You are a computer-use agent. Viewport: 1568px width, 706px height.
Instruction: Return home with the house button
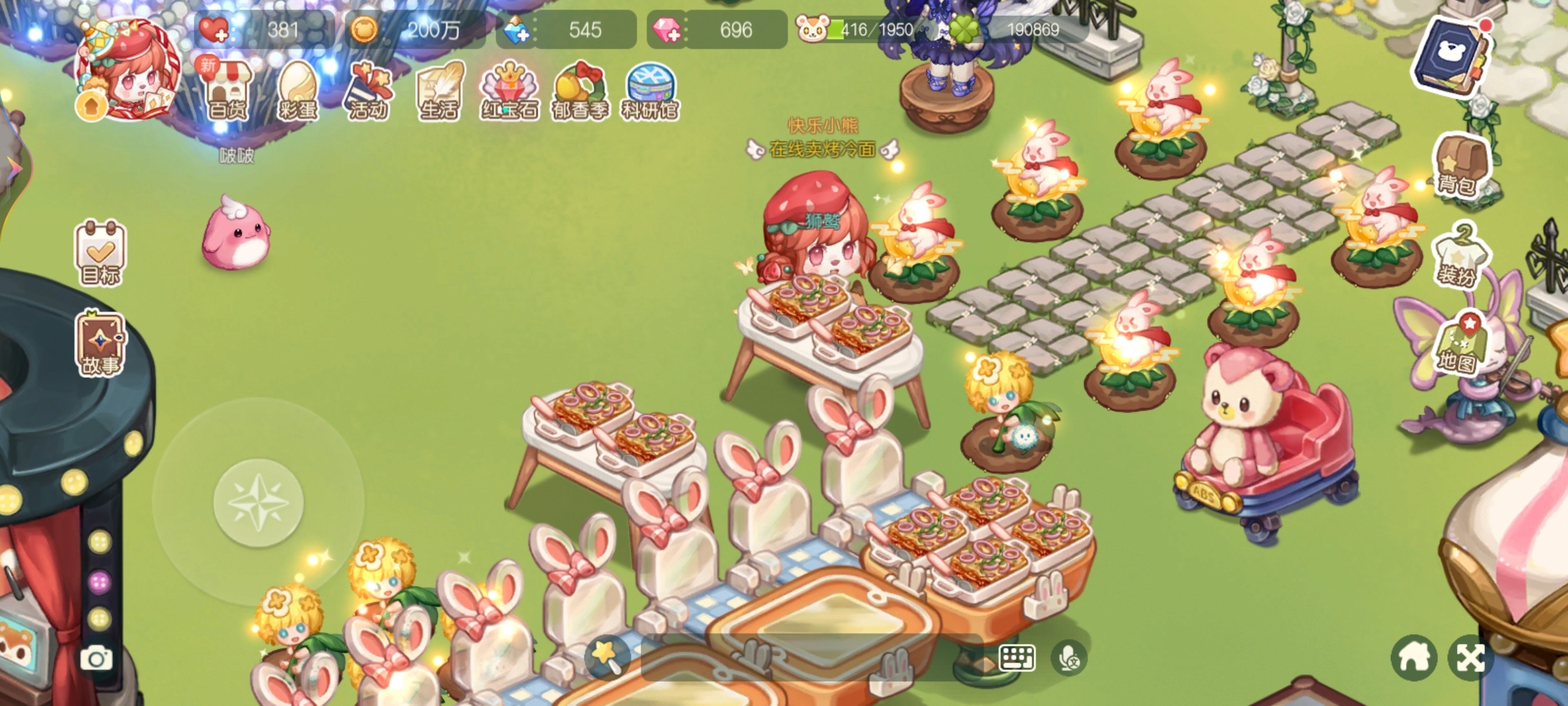pyautogui.click(x=1414, y=658)
